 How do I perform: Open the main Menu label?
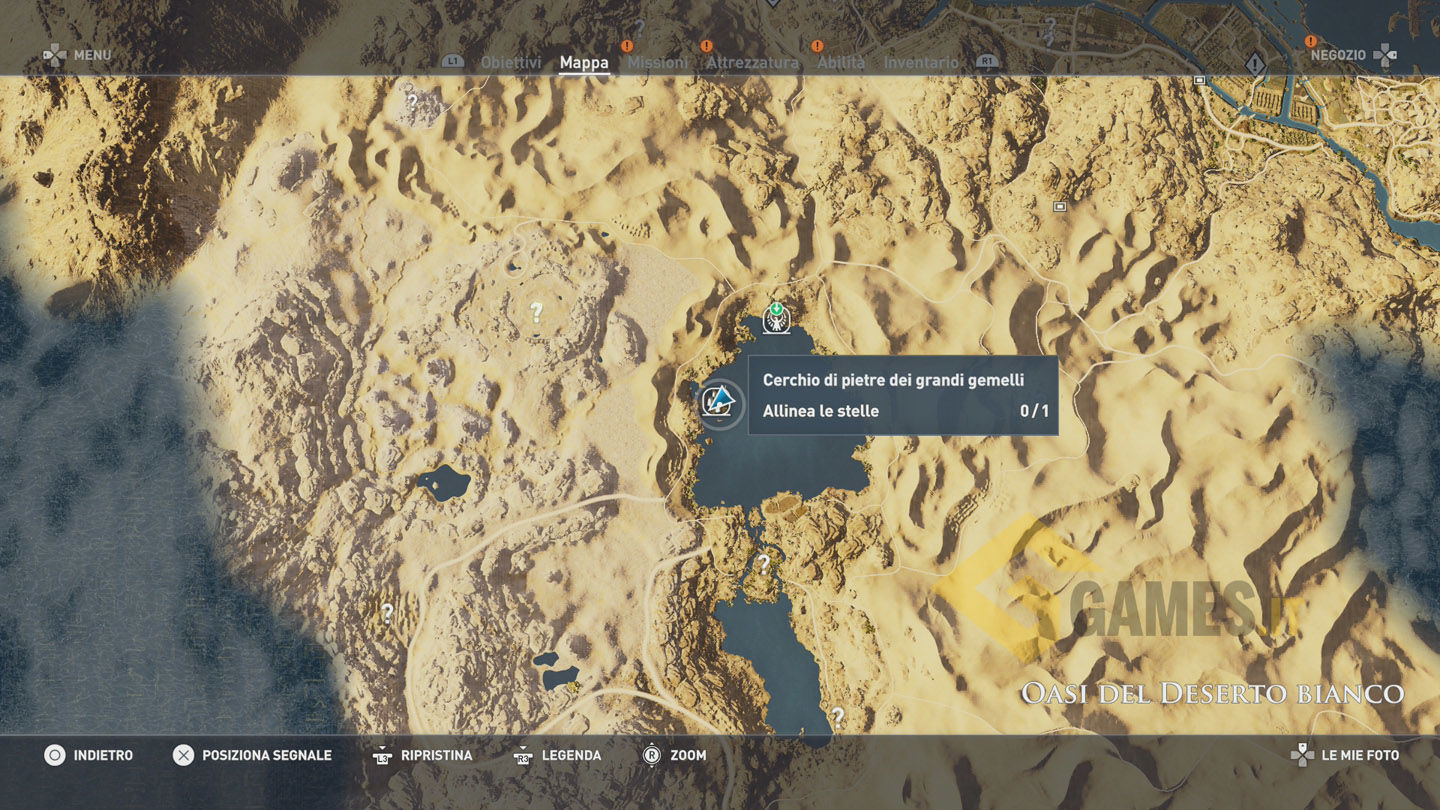tap(92, 55)
